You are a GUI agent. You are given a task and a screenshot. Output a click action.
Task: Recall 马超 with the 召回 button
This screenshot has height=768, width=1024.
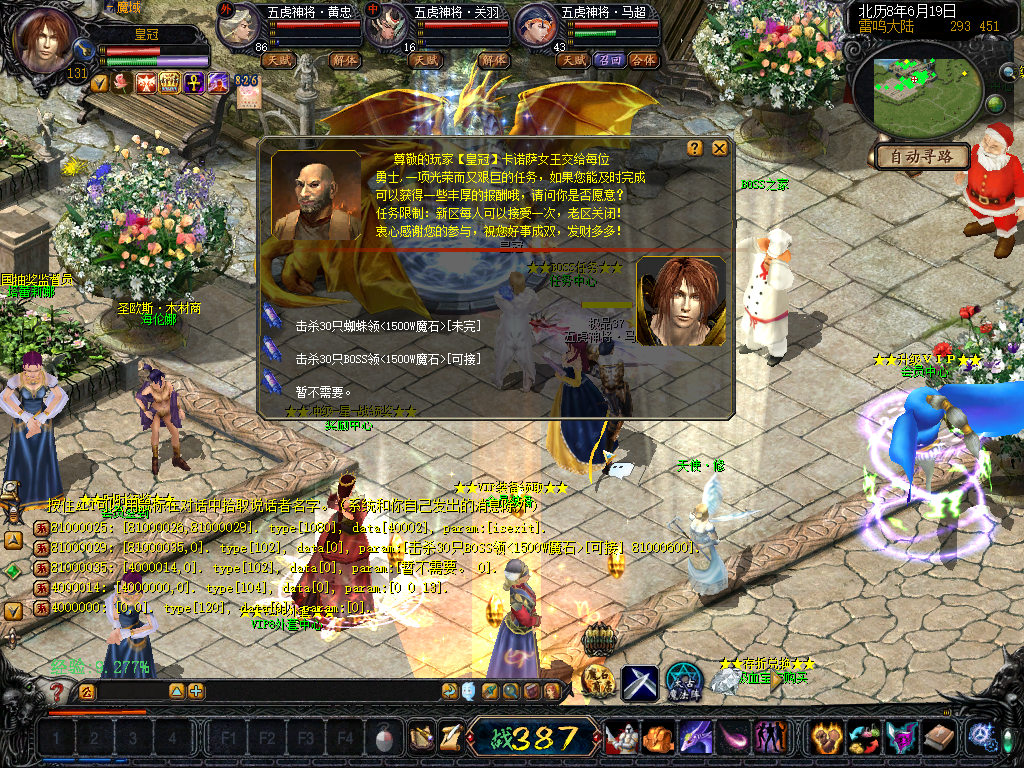point(609,60)
